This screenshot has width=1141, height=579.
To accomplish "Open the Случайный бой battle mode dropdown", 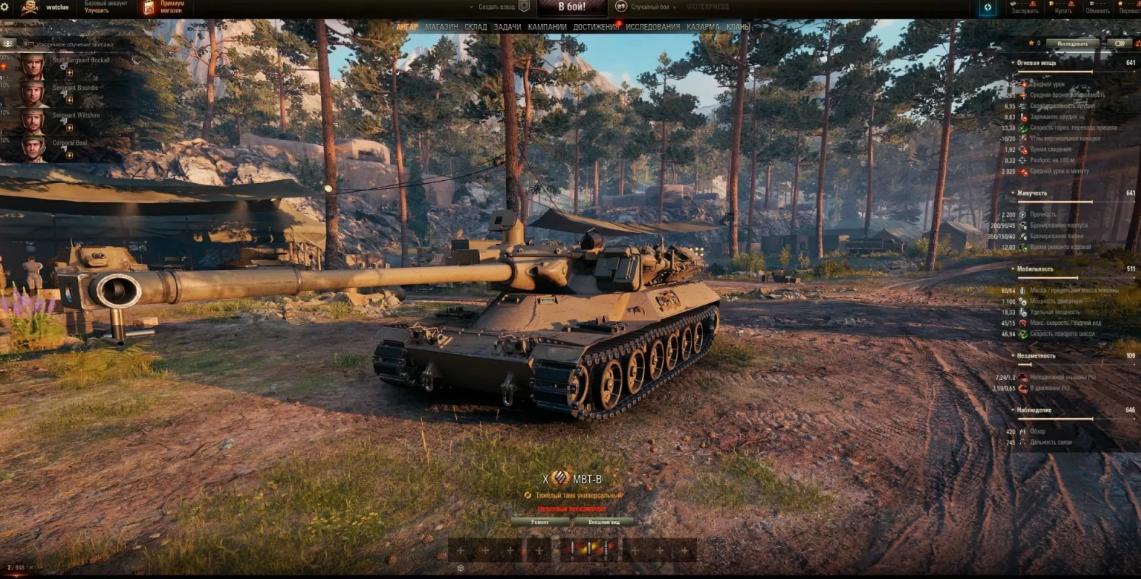I will pyautogui.click(x=649, y=7).
